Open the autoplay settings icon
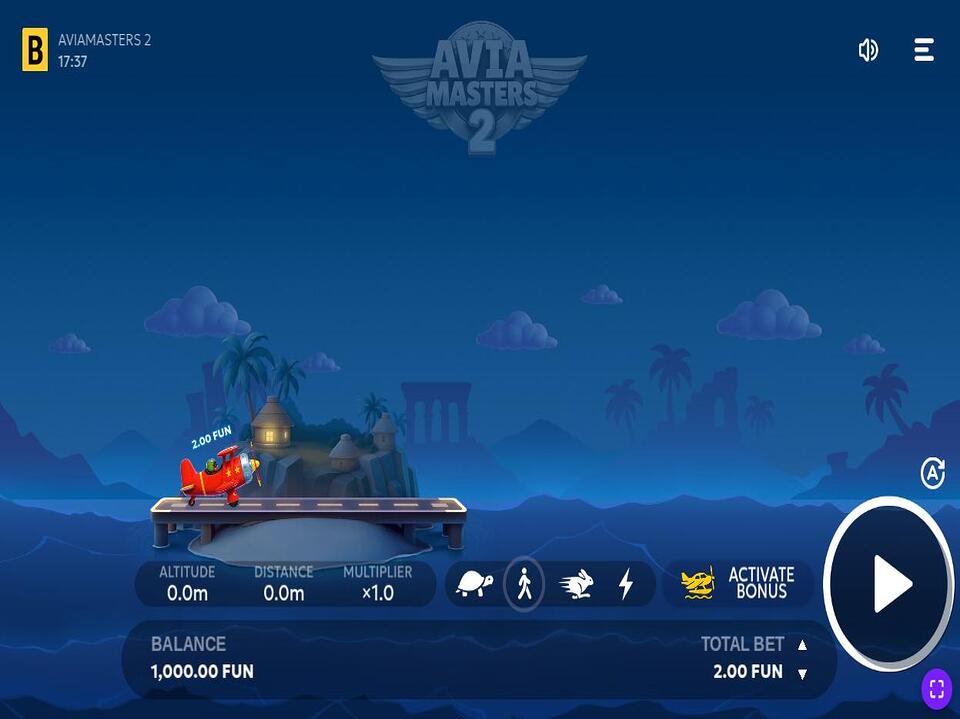The height and width of the screenshot is (719, 960). (932, 473)
